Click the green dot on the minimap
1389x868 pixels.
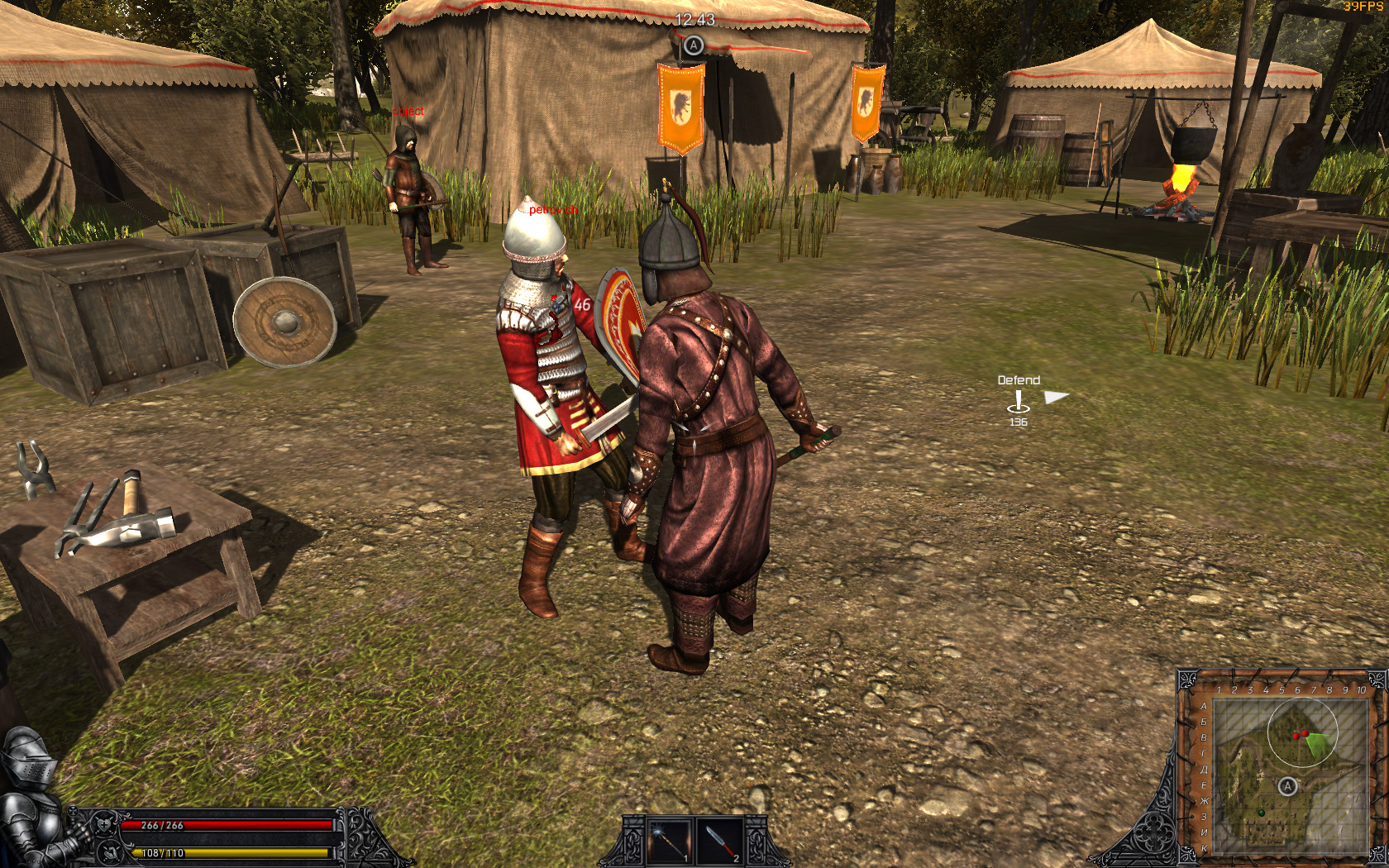[1261, 813]
